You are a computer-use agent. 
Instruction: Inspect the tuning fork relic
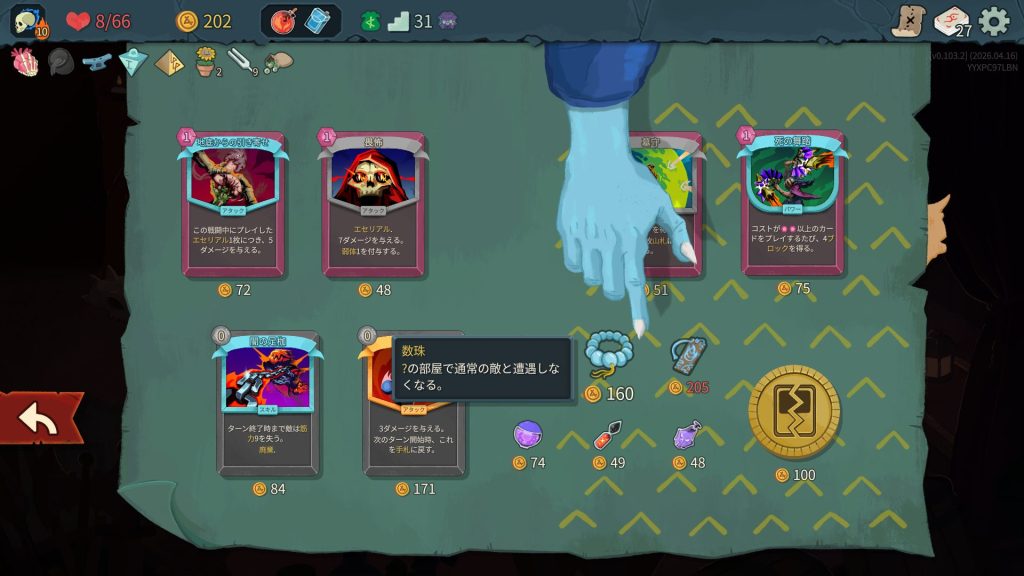[x=241, y=61]
